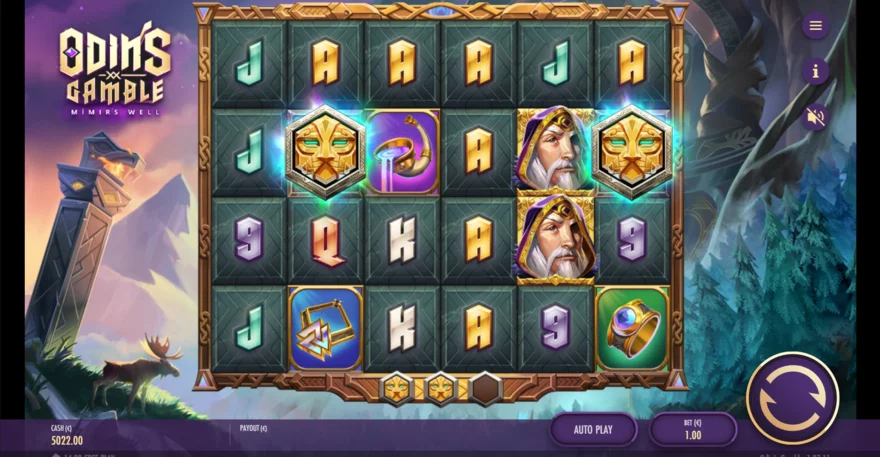Toggle the muted sound icon
Screen dimensions: 880x457
point(815,117)
